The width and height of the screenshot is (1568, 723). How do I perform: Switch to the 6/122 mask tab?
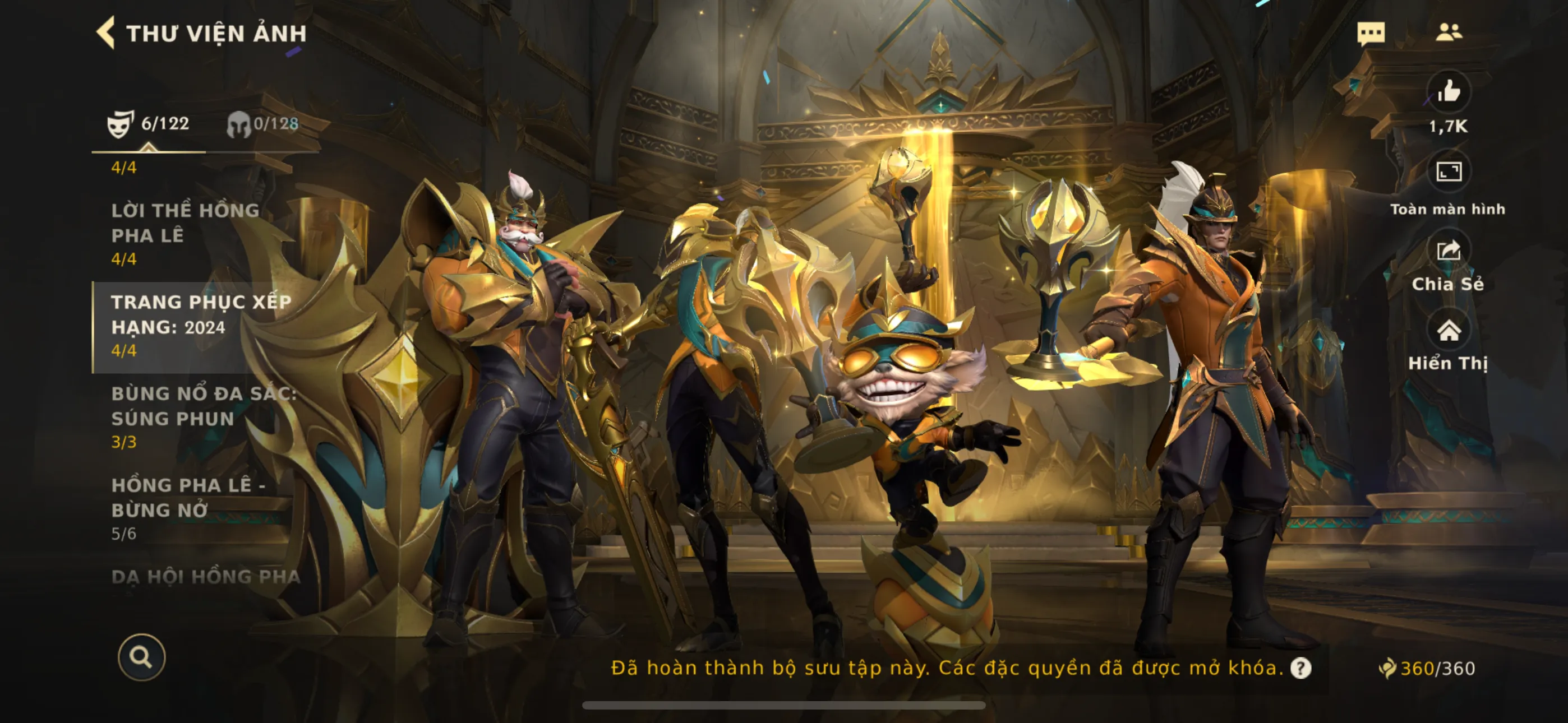(149, 124)
